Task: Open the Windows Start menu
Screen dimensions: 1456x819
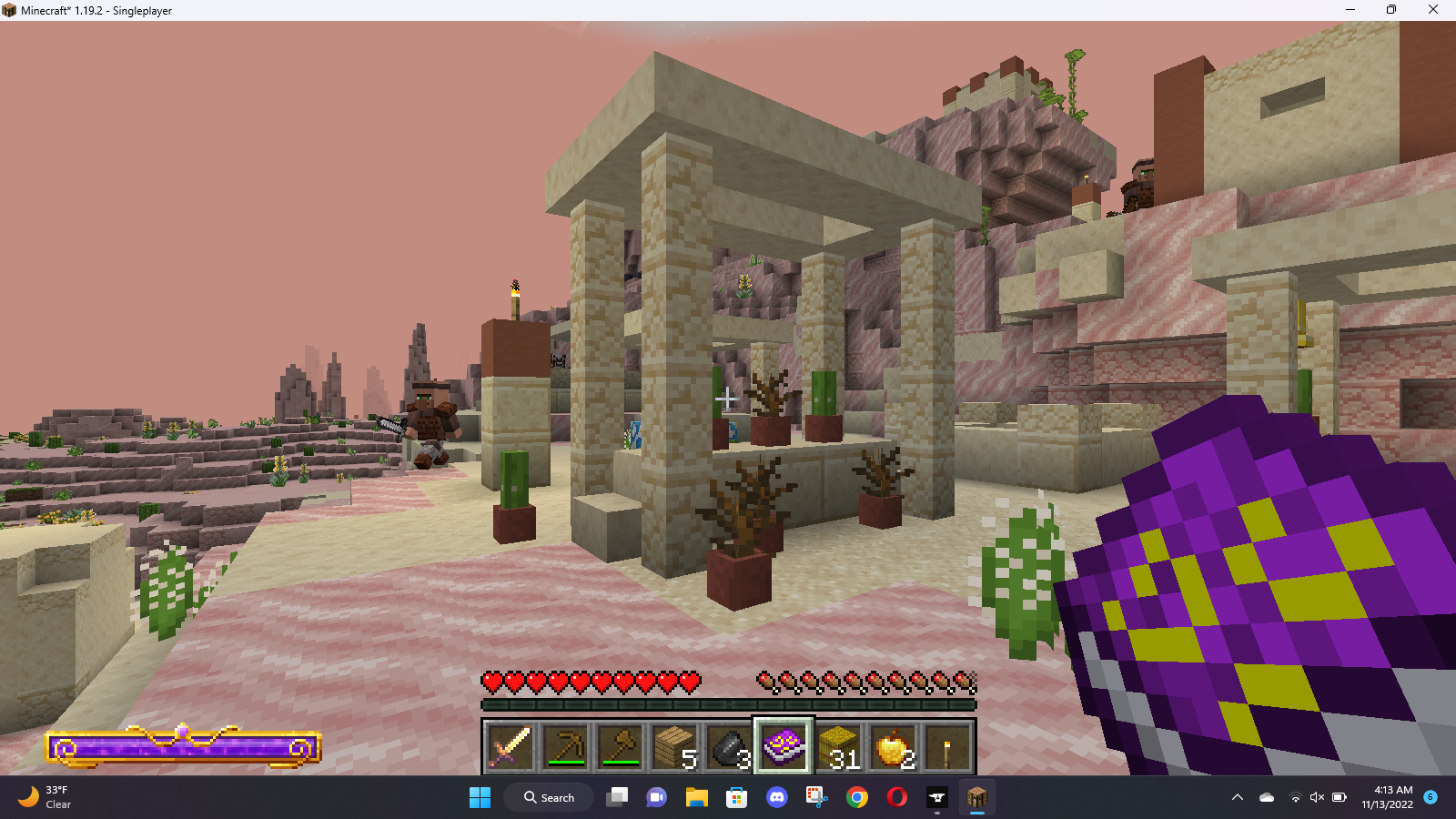Action: [480, 797]
